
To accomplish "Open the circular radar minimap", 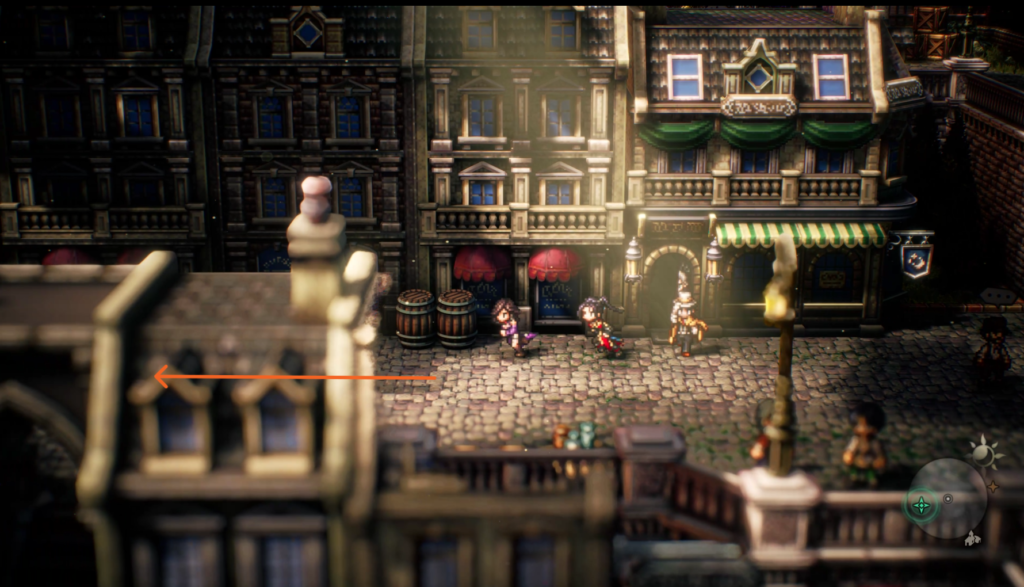I will [948, 498].
